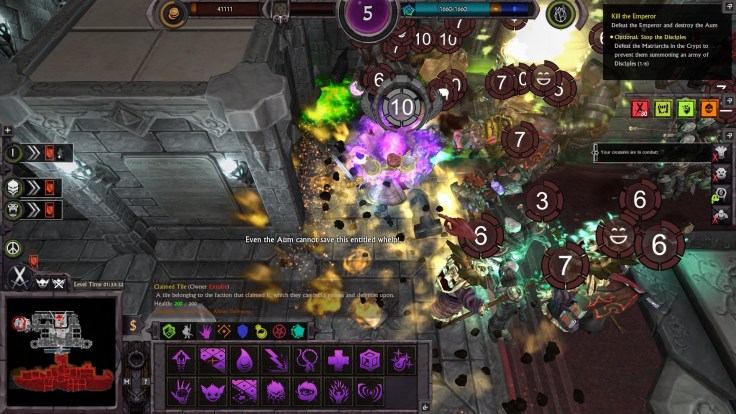Select the purple cube spell icon
Viewport: 736px width, 414px height.
[370, 360]
